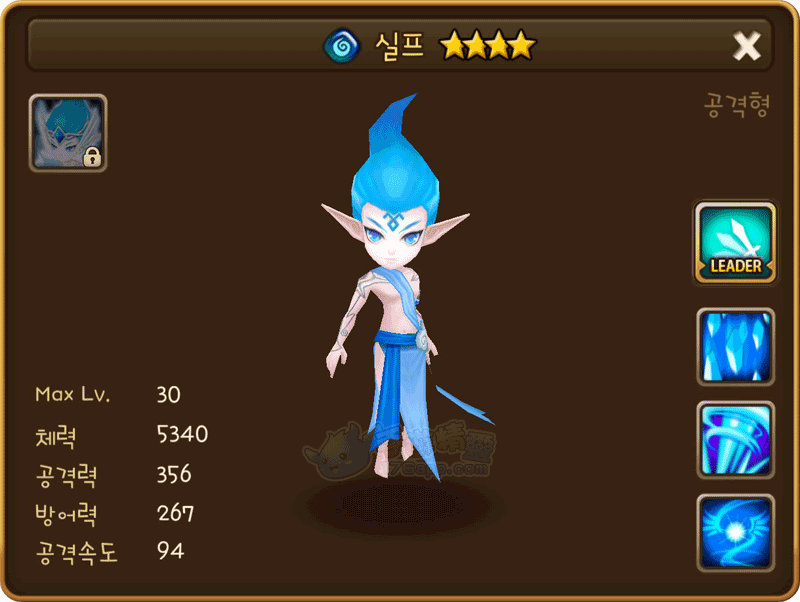Show the Leader skill details

(x=736, y=243)
